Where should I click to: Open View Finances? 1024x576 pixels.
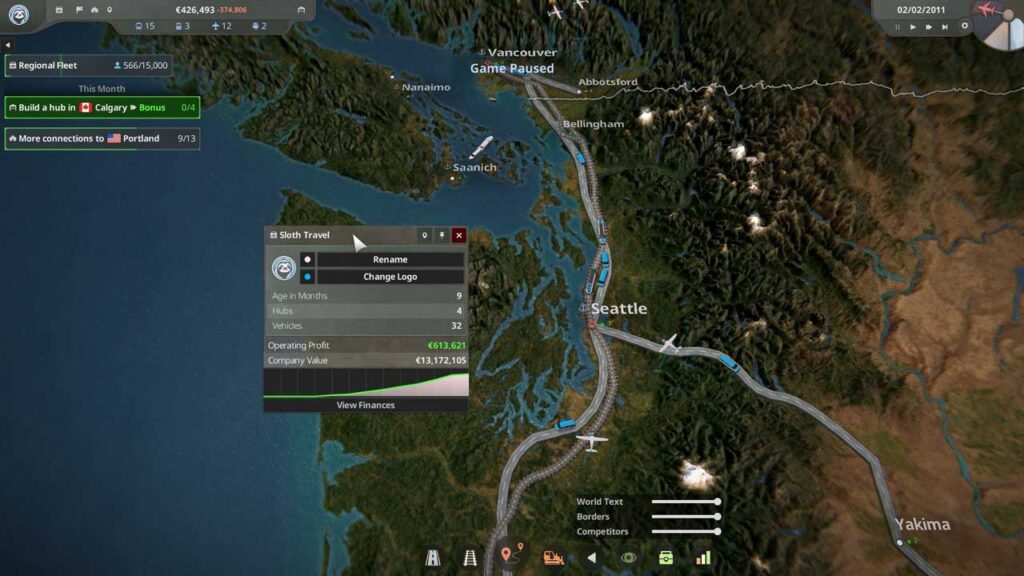click(x=366, y=405)
